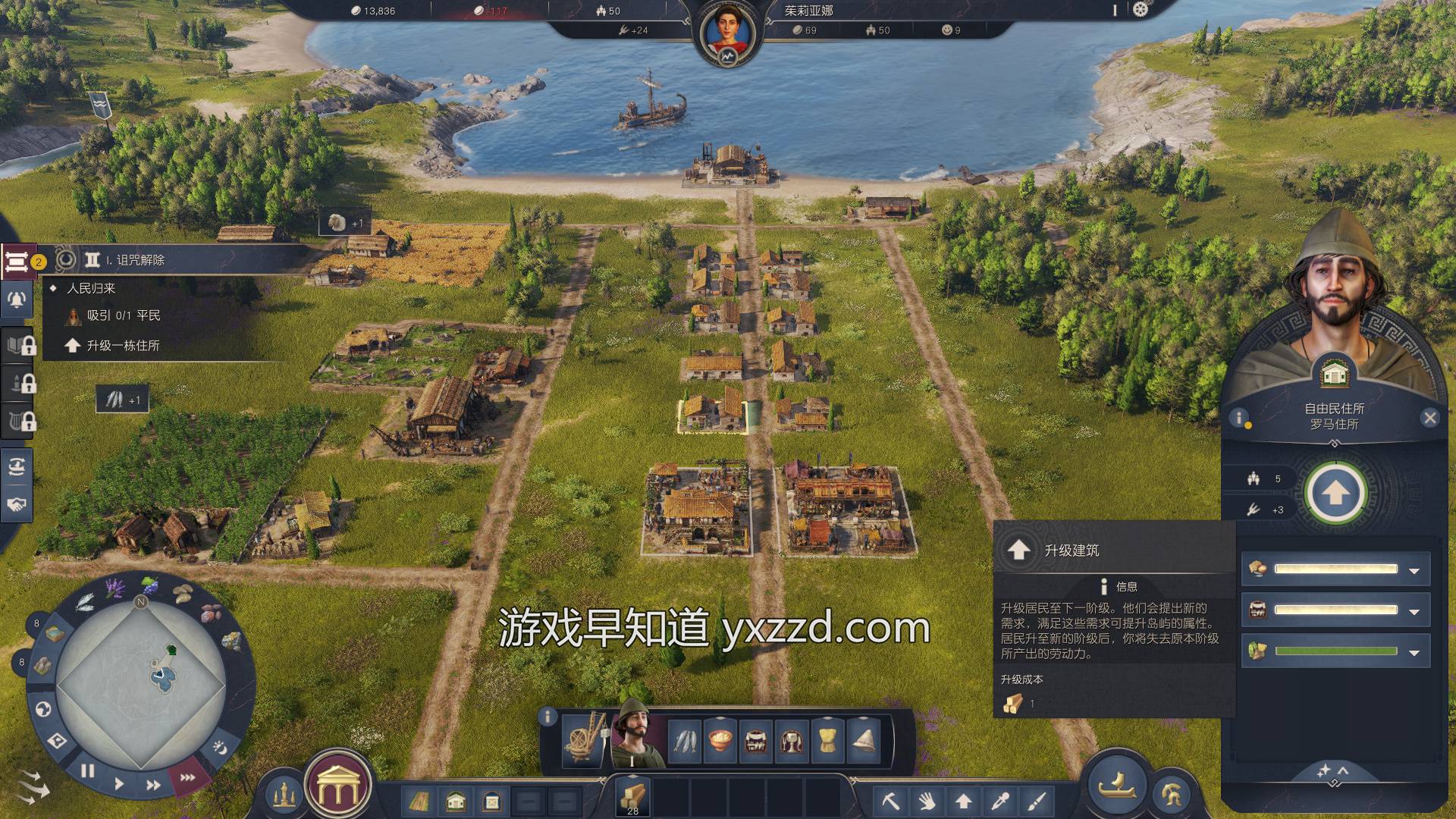Choose the eyedropper copy tool
Viewport: 1456px width, 819px height.
[x=999, y=800]
